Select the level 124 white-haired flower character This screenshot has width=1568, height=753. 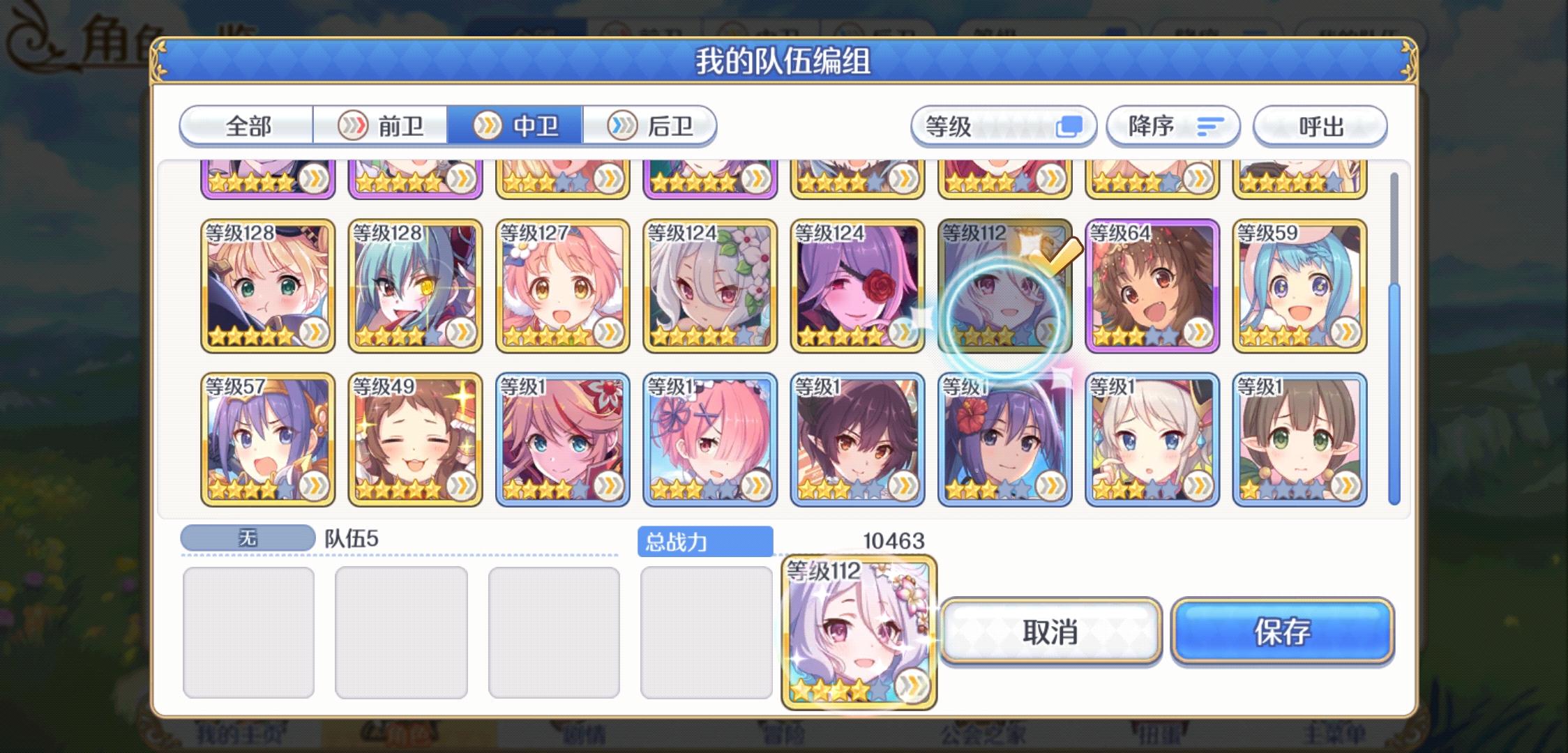click(x=709, y=286)
